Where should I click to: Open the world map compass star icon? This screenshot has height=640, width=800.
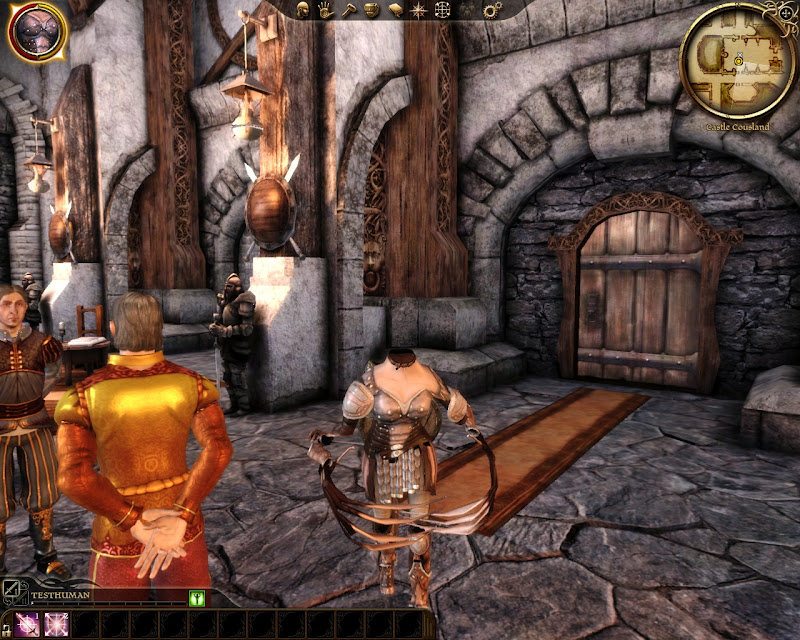click(419, 10)
